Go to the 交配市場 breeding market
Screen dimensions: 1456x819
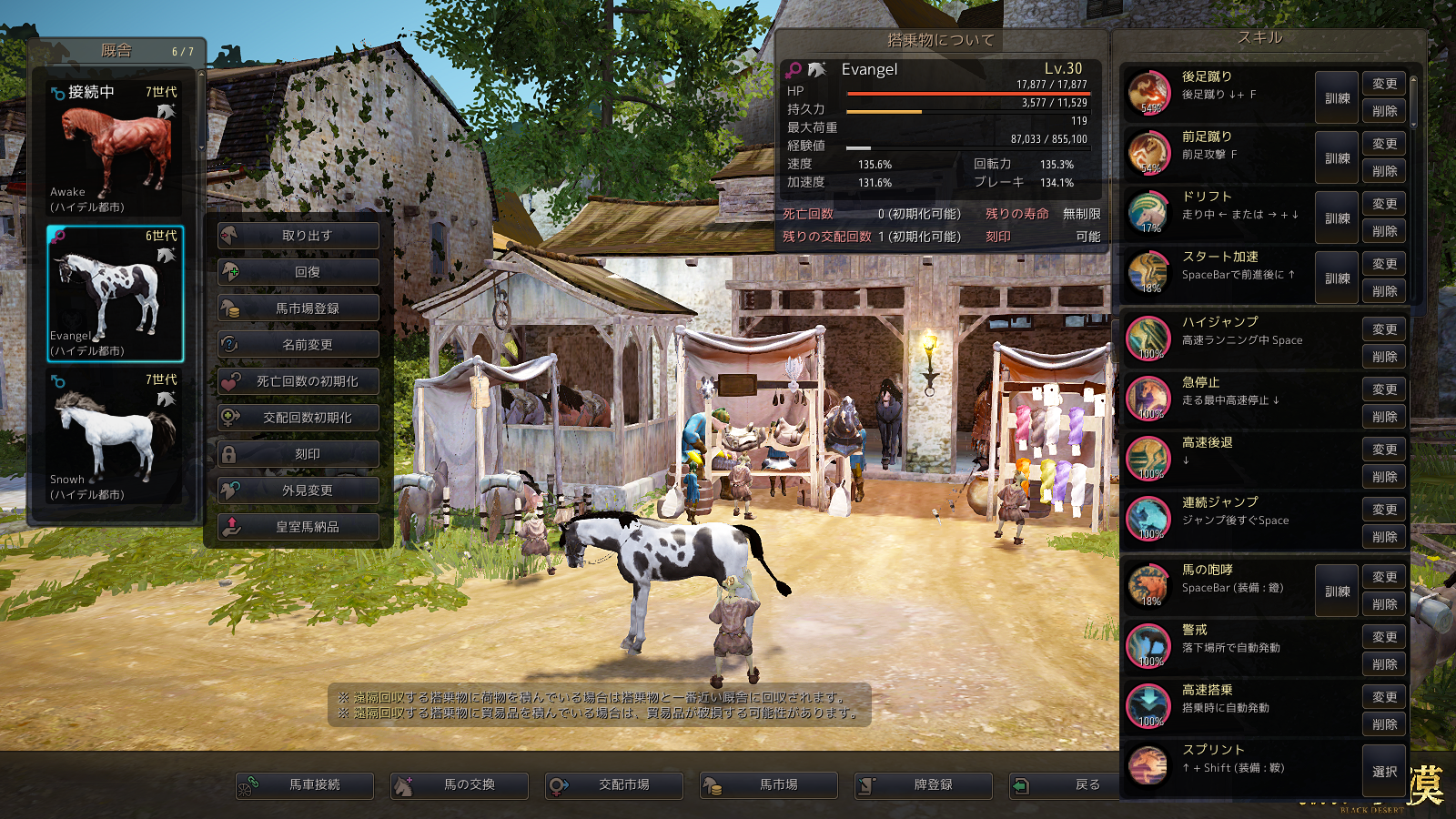614,785
